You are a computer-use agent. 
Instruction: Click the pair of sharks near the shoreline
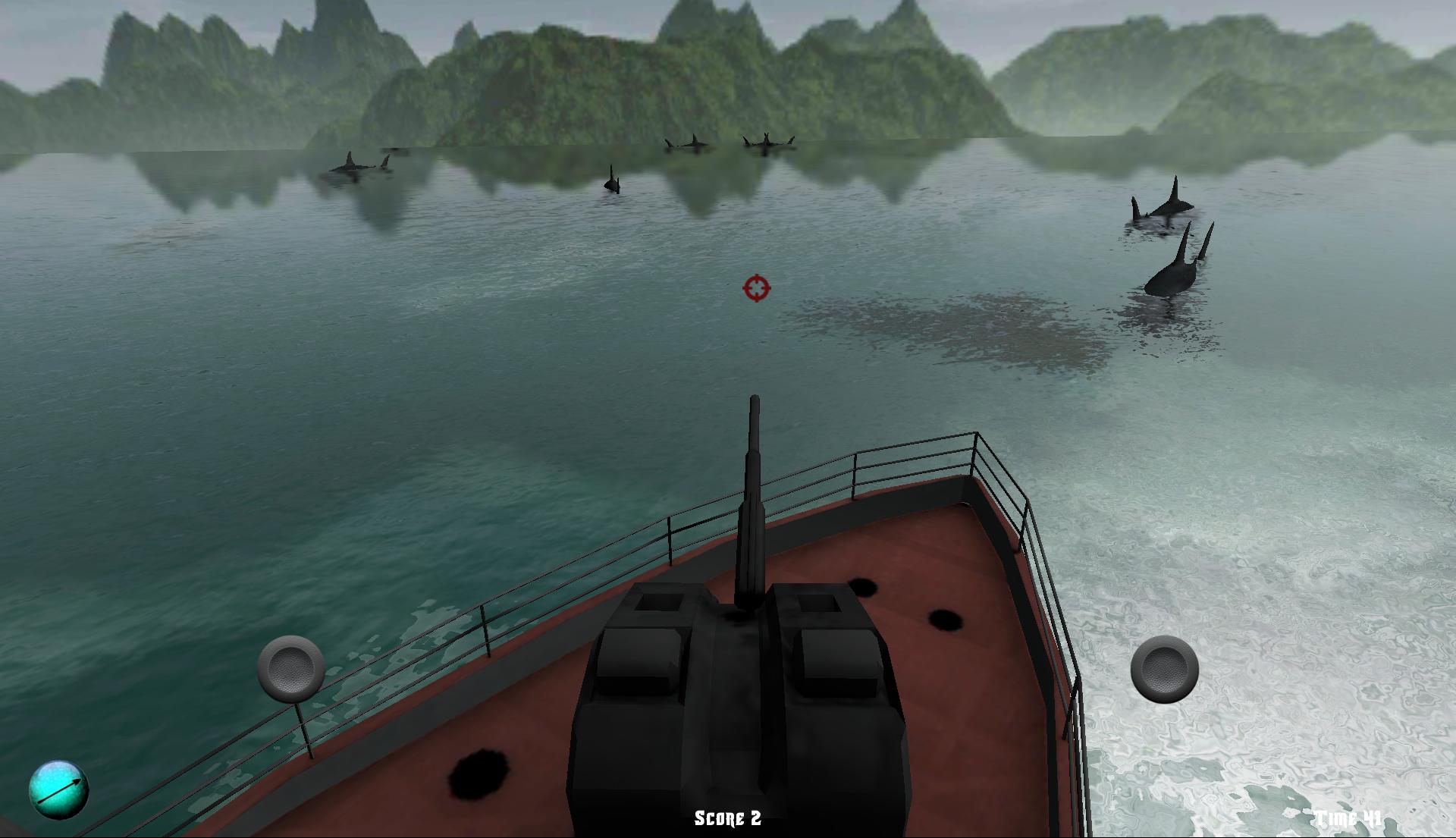[766, 142]
